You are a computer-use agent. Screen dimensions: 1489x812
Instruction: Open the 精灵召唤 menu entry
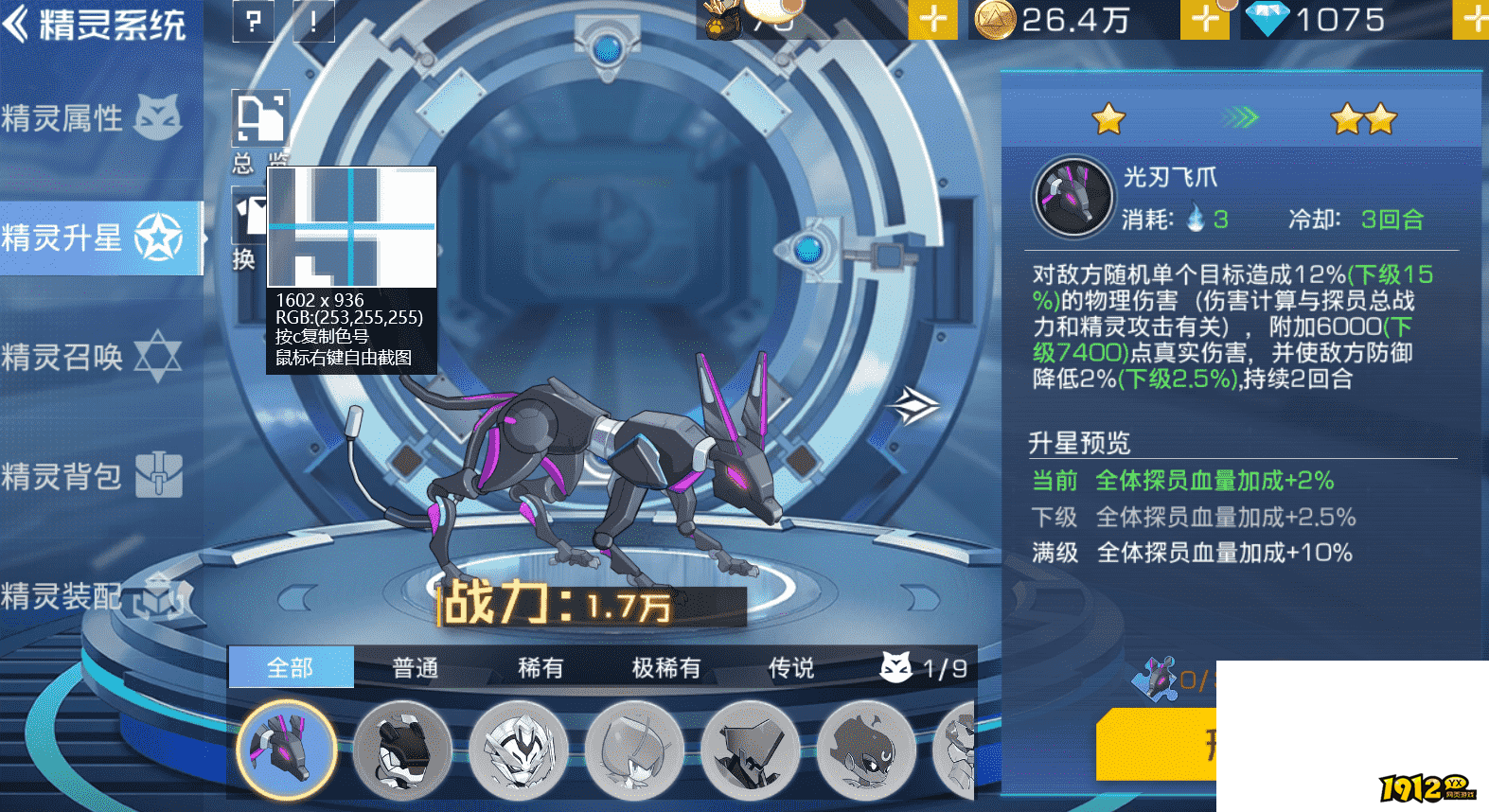coord(93,357)
